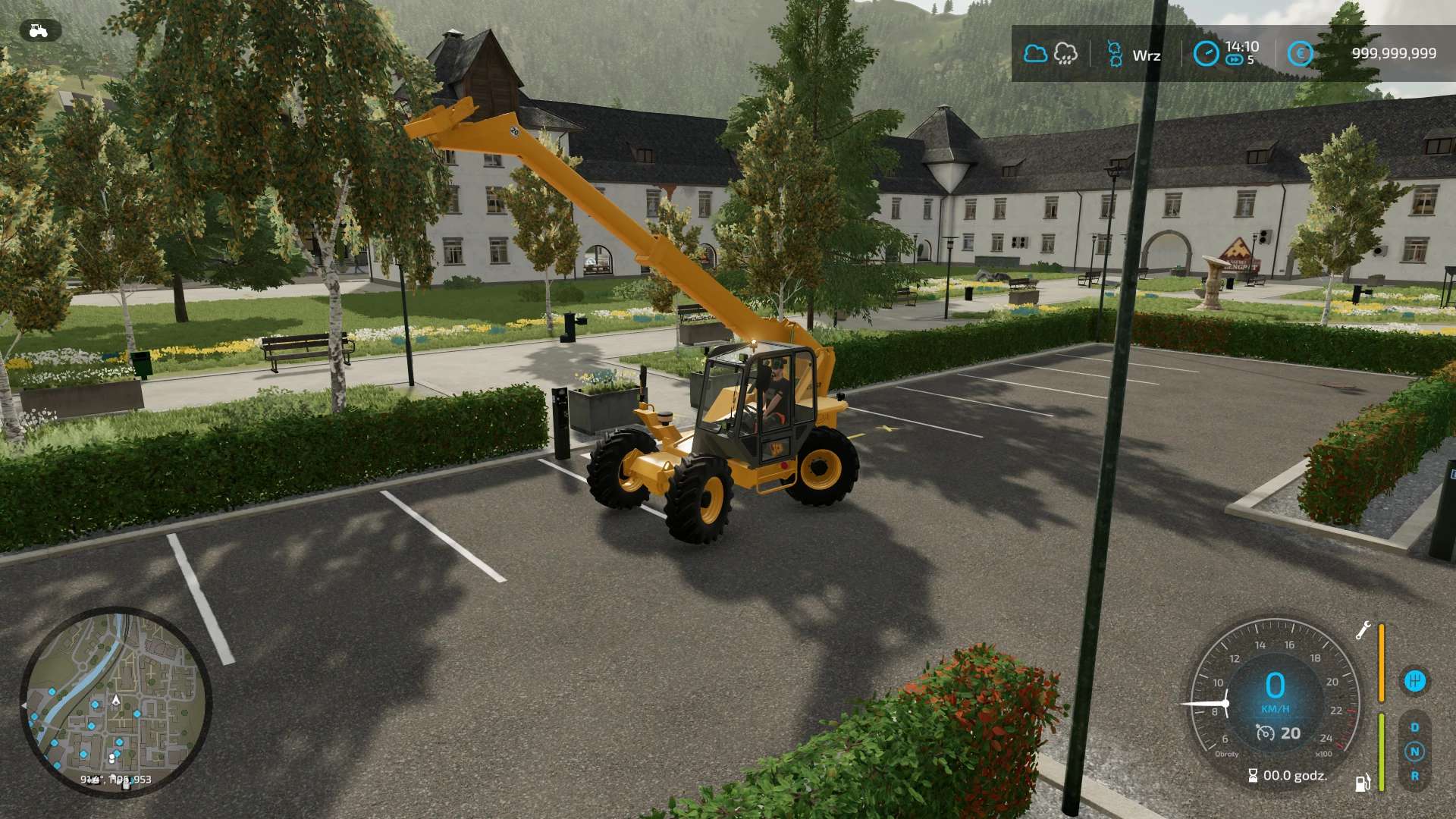Select the current weather cloud icon
Screen dimensions: 1456x819
pos(1035,53)
